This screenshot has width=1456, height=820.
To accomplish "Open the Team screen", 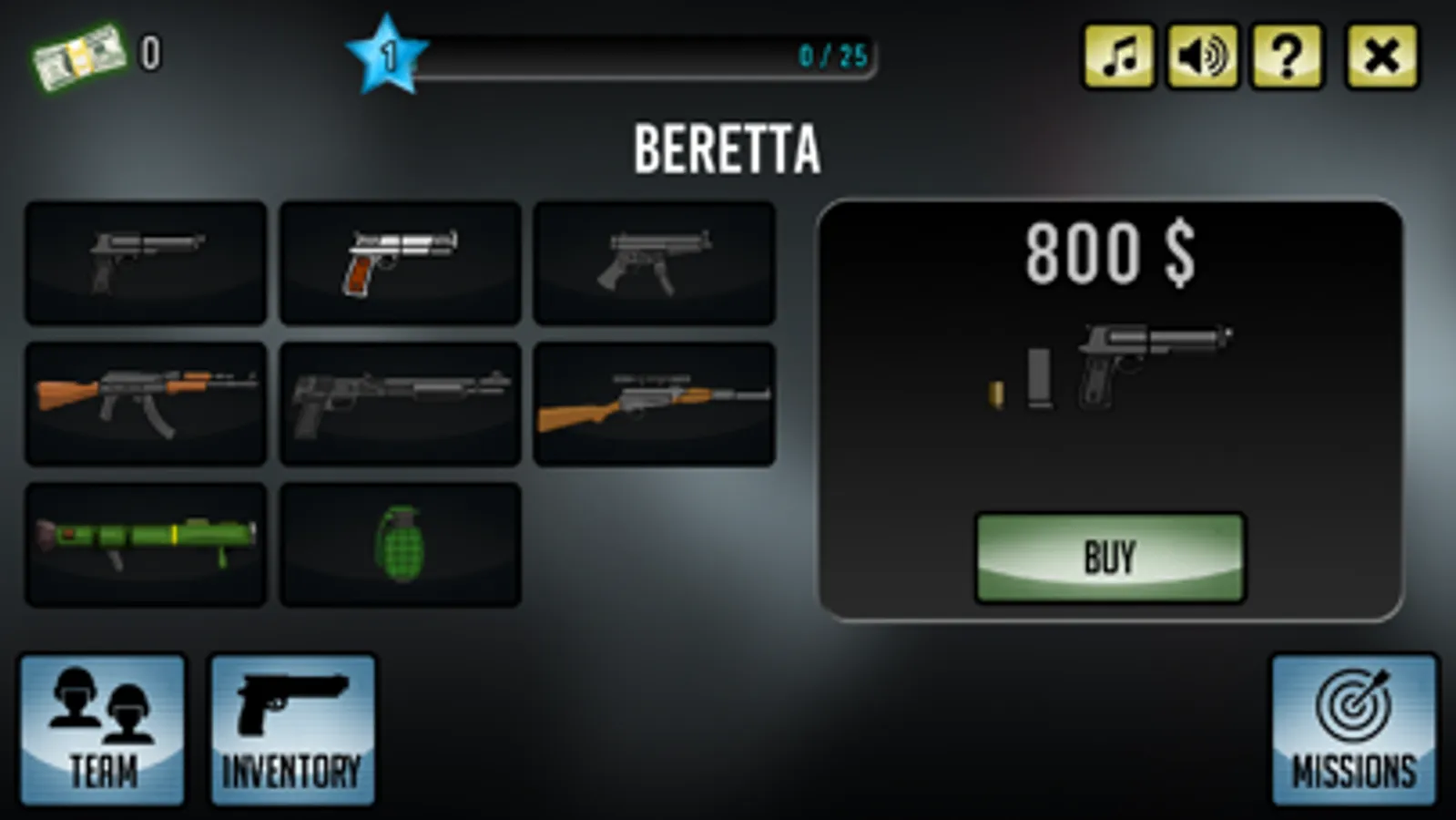I will (102, 730).
